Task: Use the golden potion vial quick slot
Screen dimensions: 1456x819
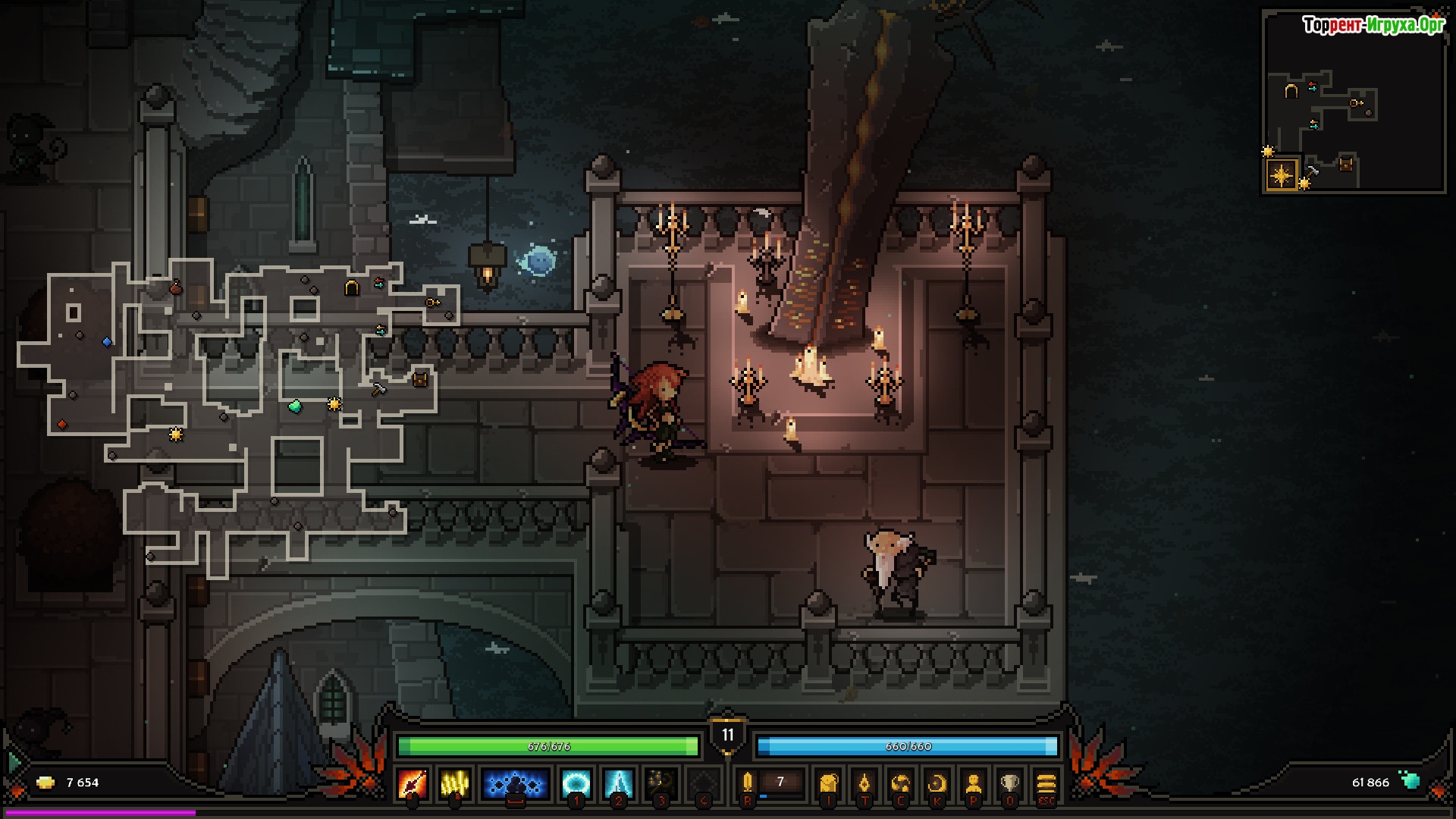Action: point(748,783)
